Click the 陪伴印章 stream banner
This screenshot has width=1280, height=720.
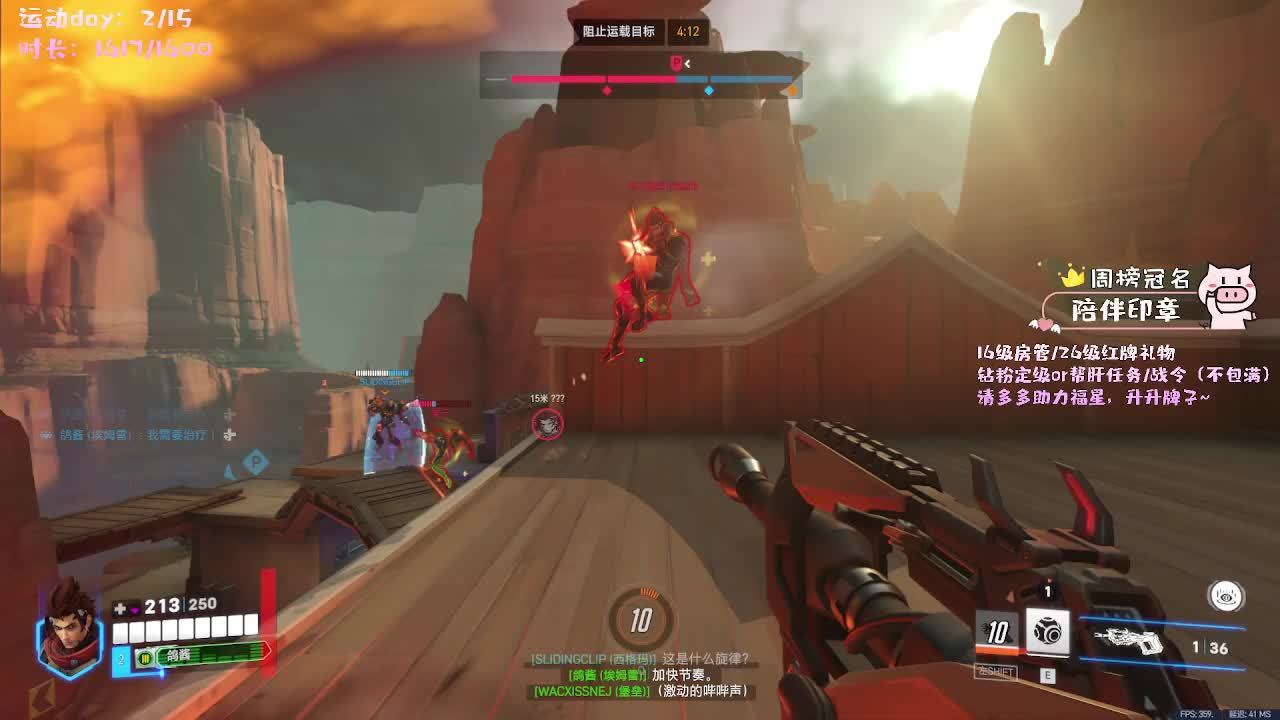[1125, 310]
